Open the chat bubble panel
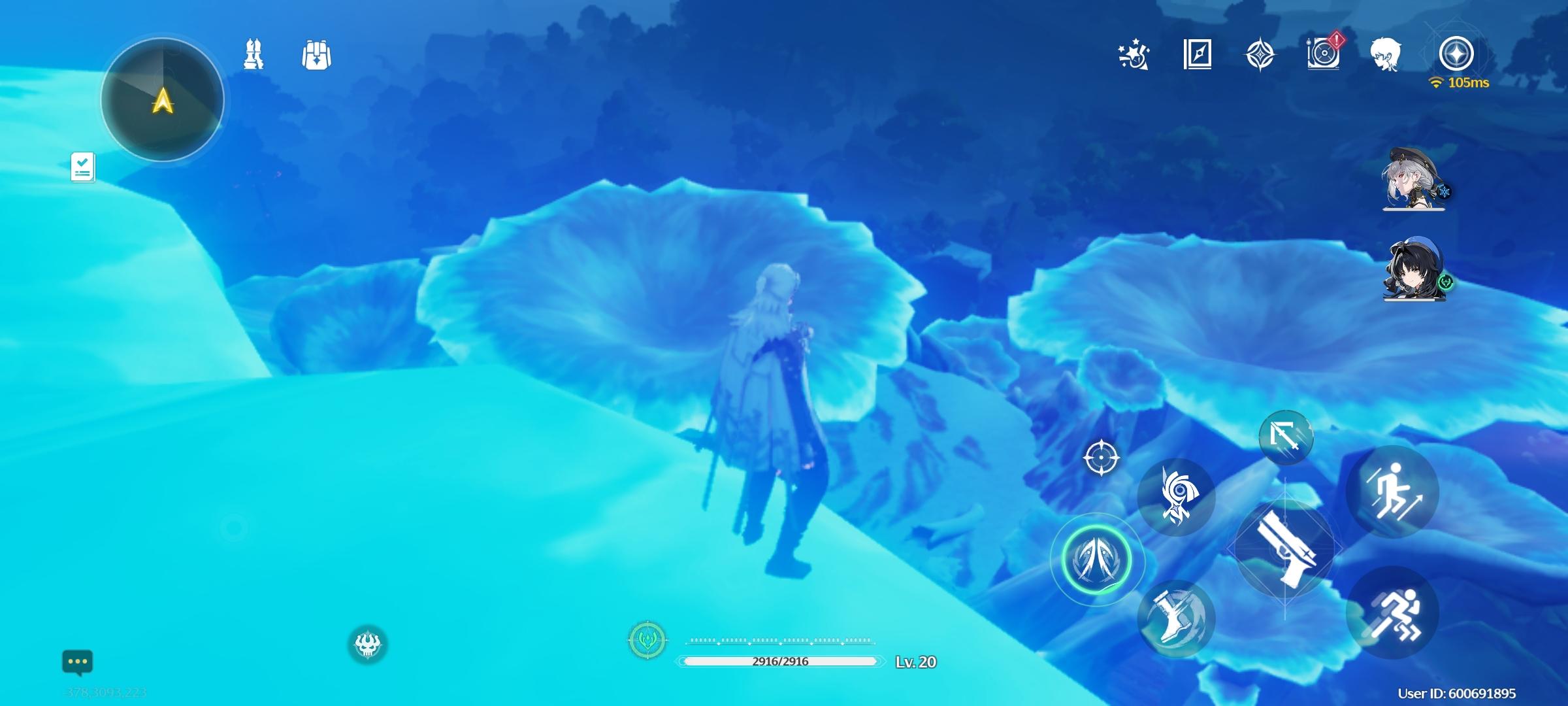Viewport: 1568px width, 706px height. [x=80, y=662]
